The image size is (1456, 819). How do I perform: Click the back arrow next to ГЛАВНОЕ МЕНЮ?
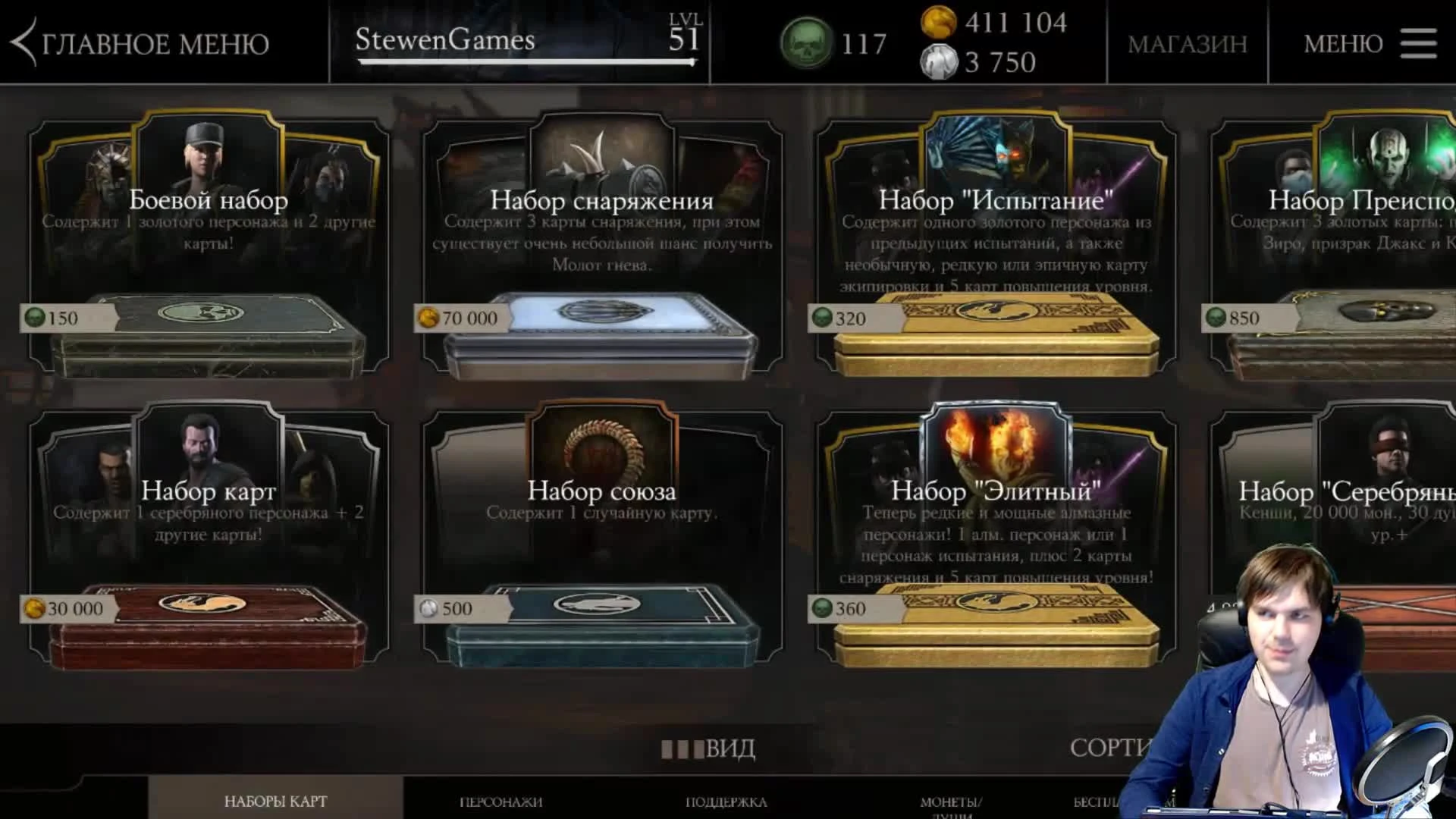[x=23, y=43]
